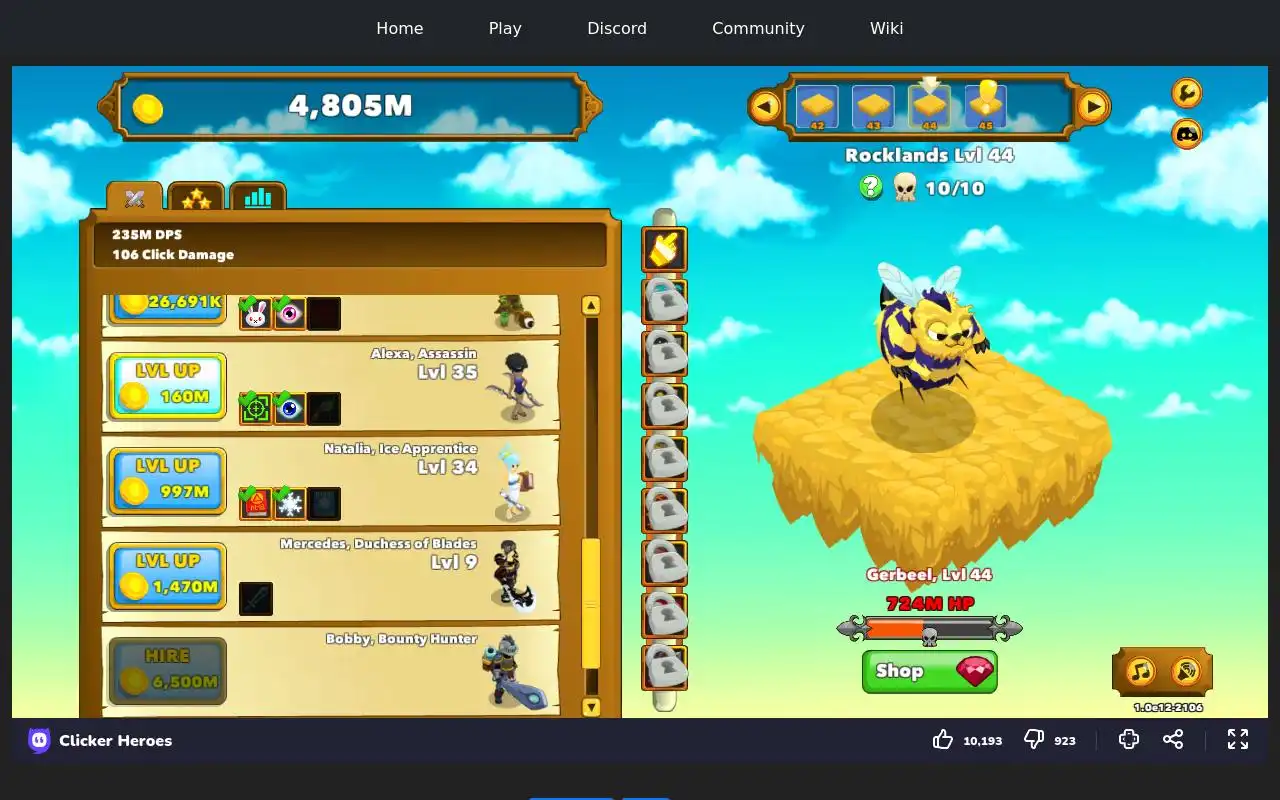
Task: Open the Wiki link in top navigation
Action: 886,28
